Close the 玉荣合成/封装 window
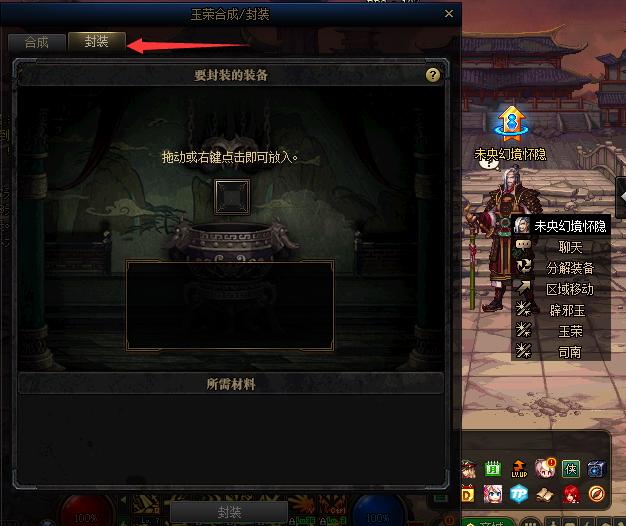Viewport: 626px width, 526px height. 447,15
